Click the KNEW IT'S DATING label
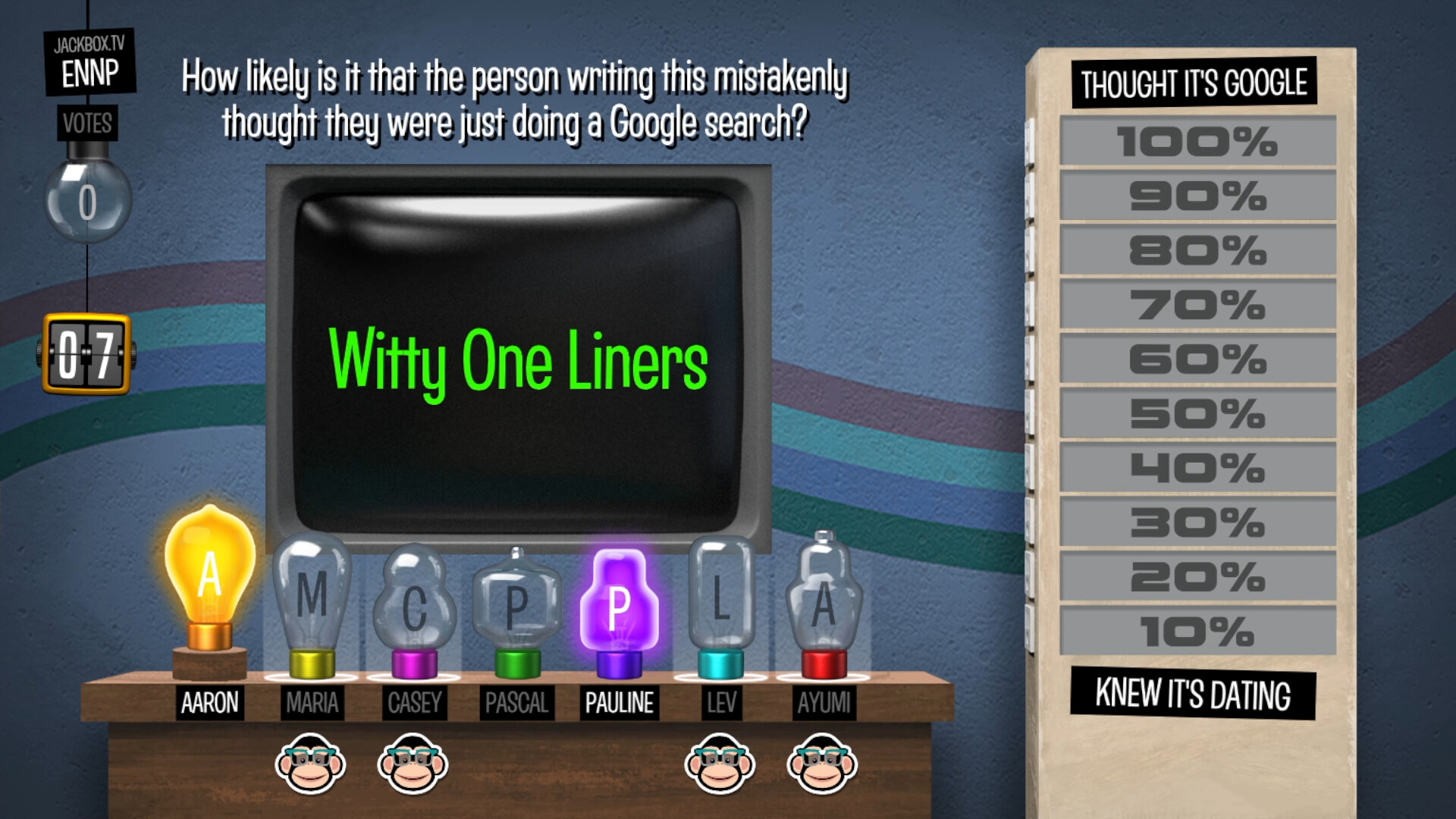This screenshot has height=819, width=1456. [x=1193, y=691]
